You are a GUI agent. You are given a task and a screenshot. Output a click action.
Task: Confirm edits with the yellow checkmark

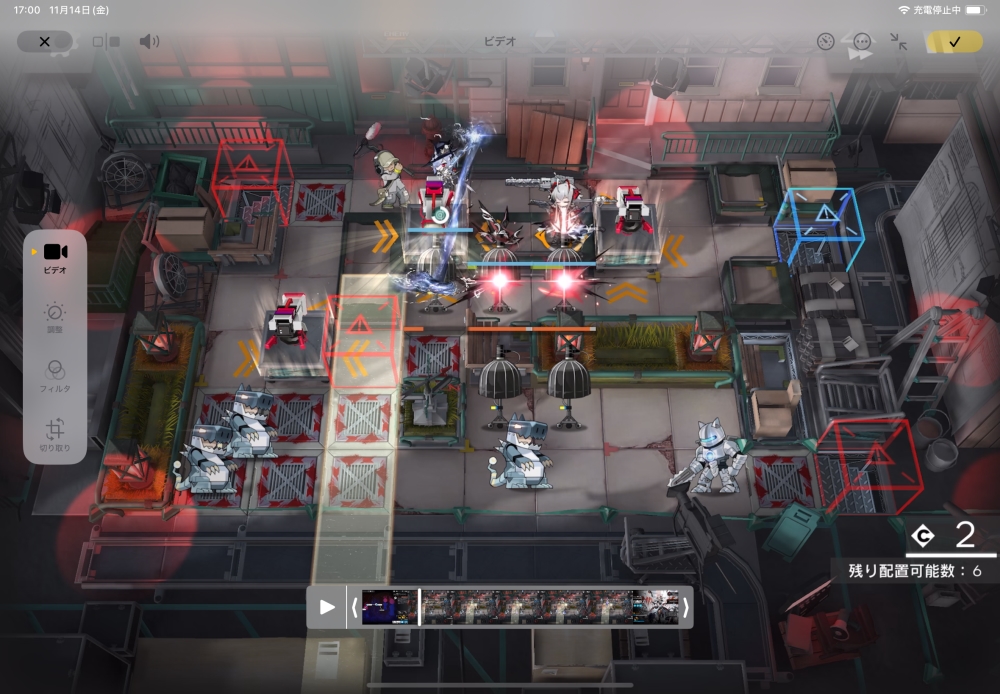[954, 42]
